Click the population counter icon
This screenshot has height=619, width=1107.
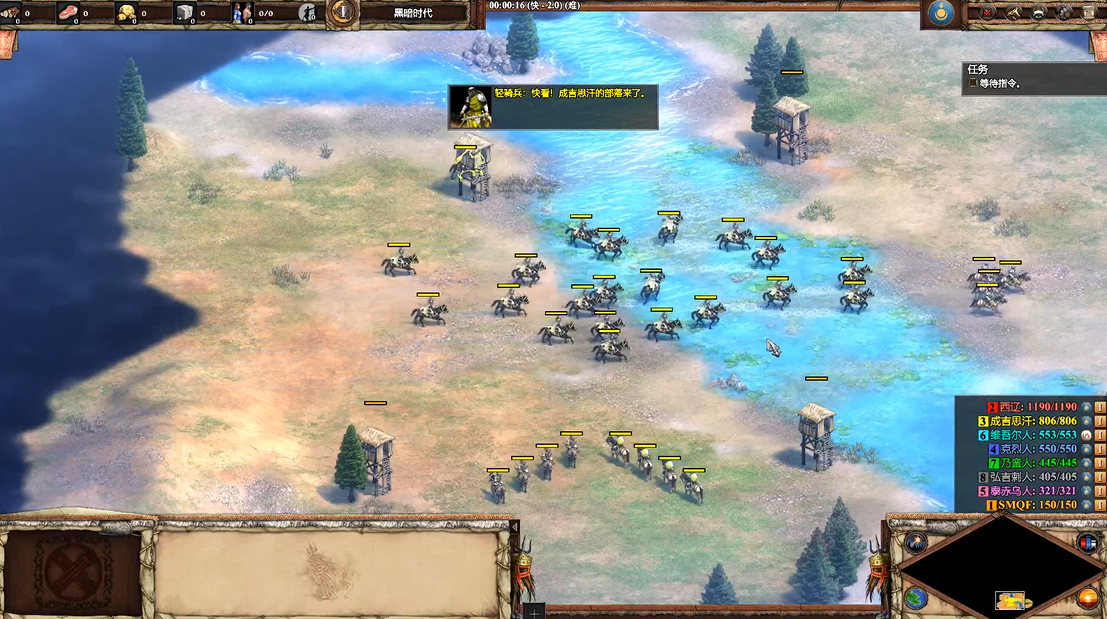click(244, 13)
